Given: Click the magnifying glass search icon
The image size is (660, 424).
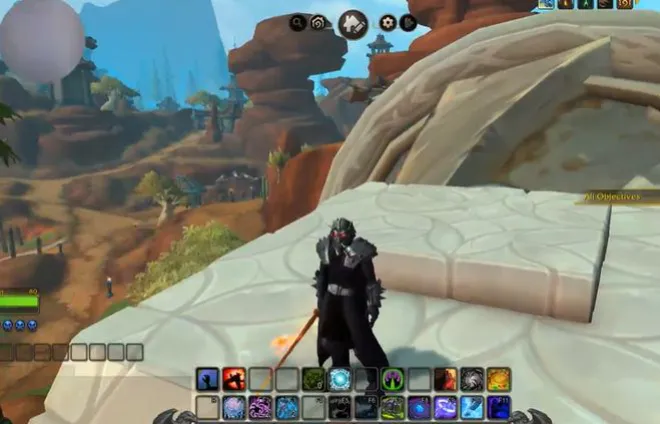Looking at the screenshot, I should tap(298, 22).
